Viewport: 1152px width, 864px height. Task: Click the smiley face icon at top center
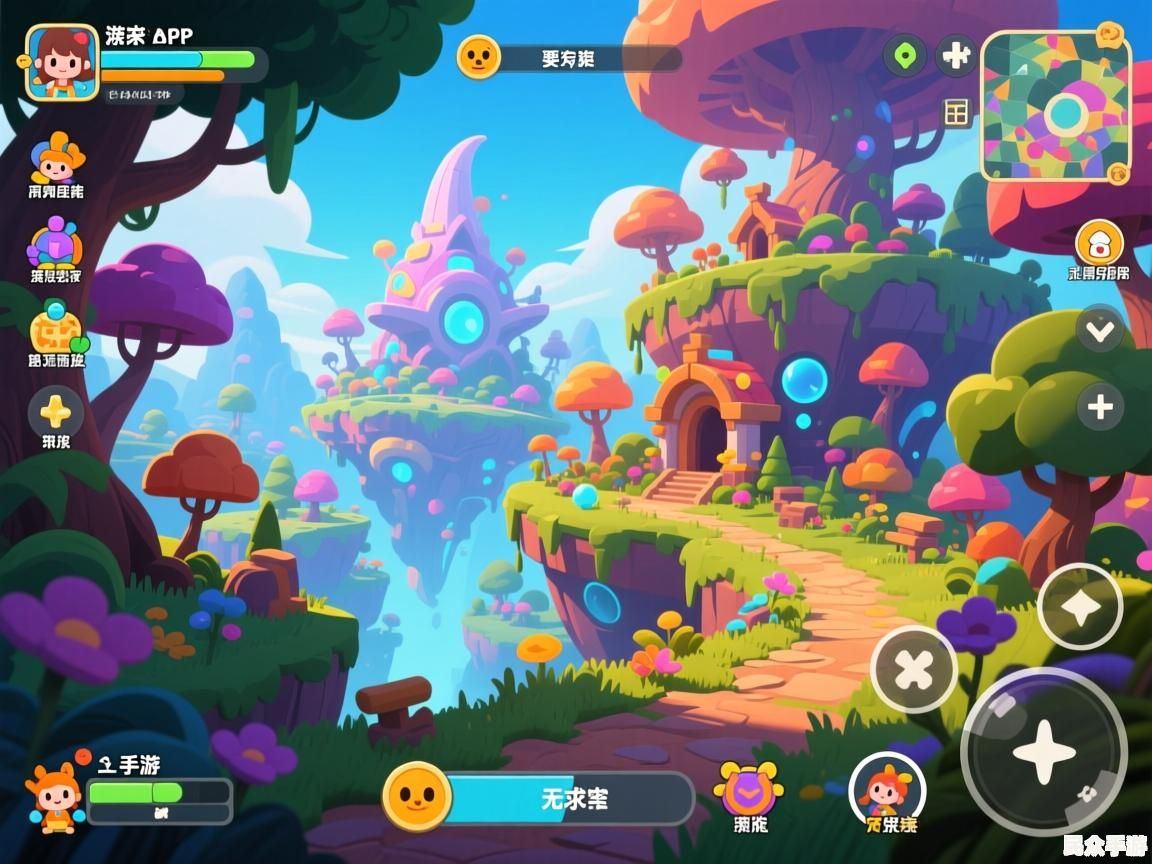click(x=479, y=56)
